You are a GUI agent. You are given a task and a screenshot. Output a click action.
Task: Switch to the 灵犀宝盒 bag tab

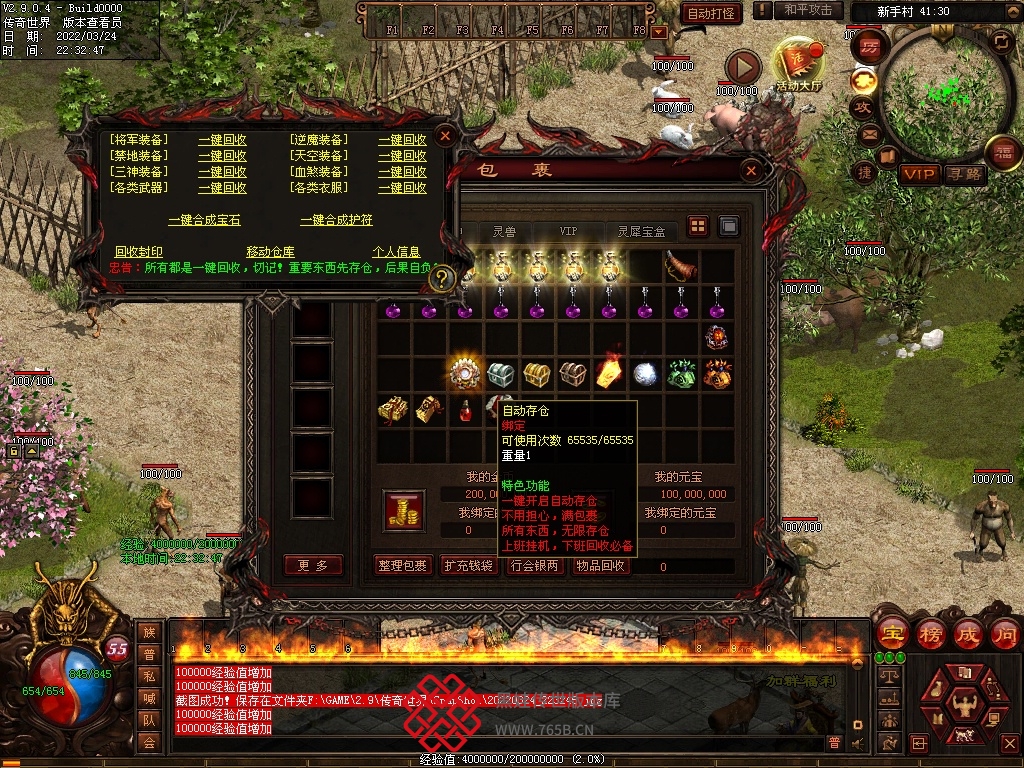pyautogui.click(x=641, y=231)
